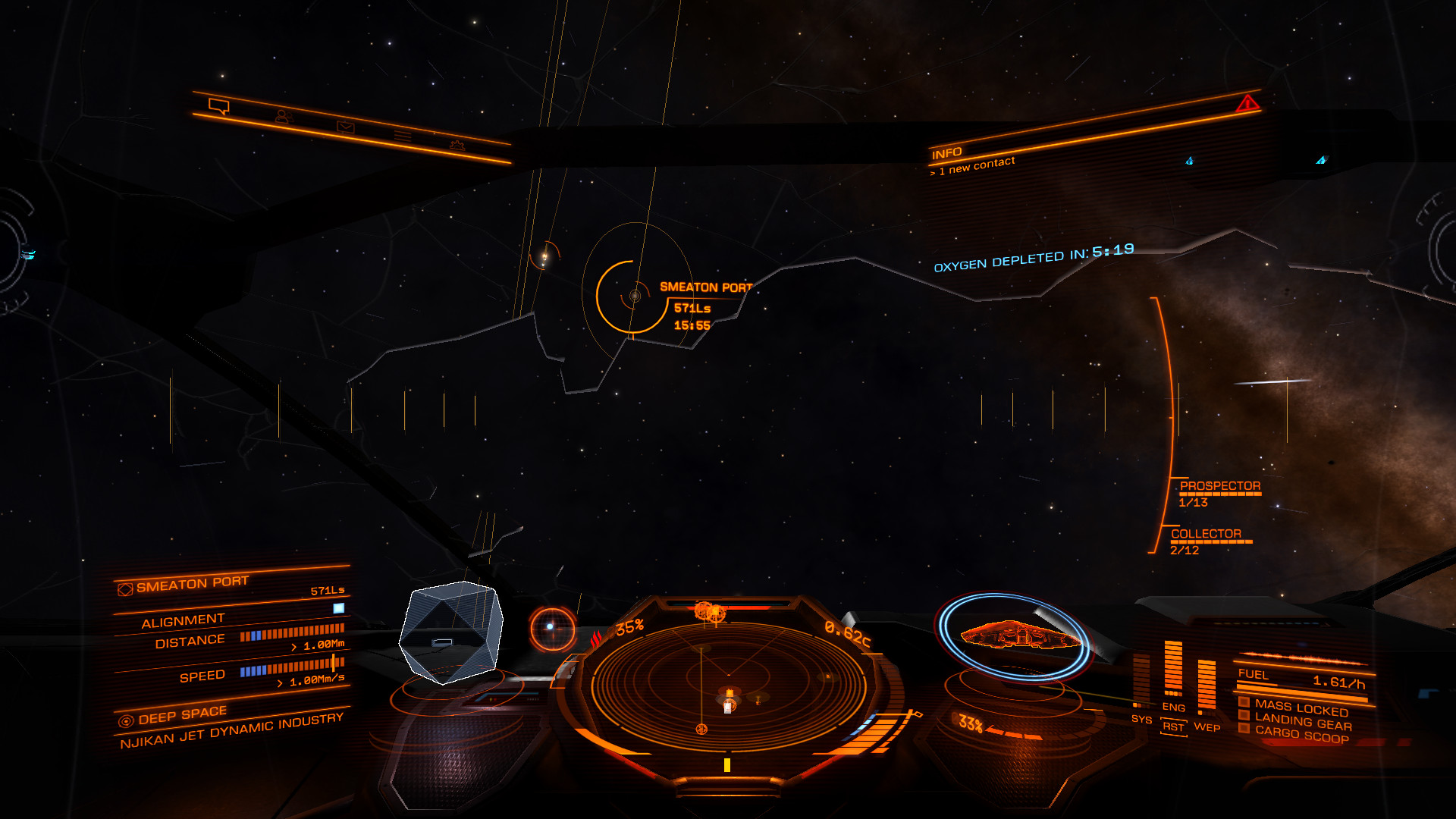Route power to ENG

pos(1173,707)
